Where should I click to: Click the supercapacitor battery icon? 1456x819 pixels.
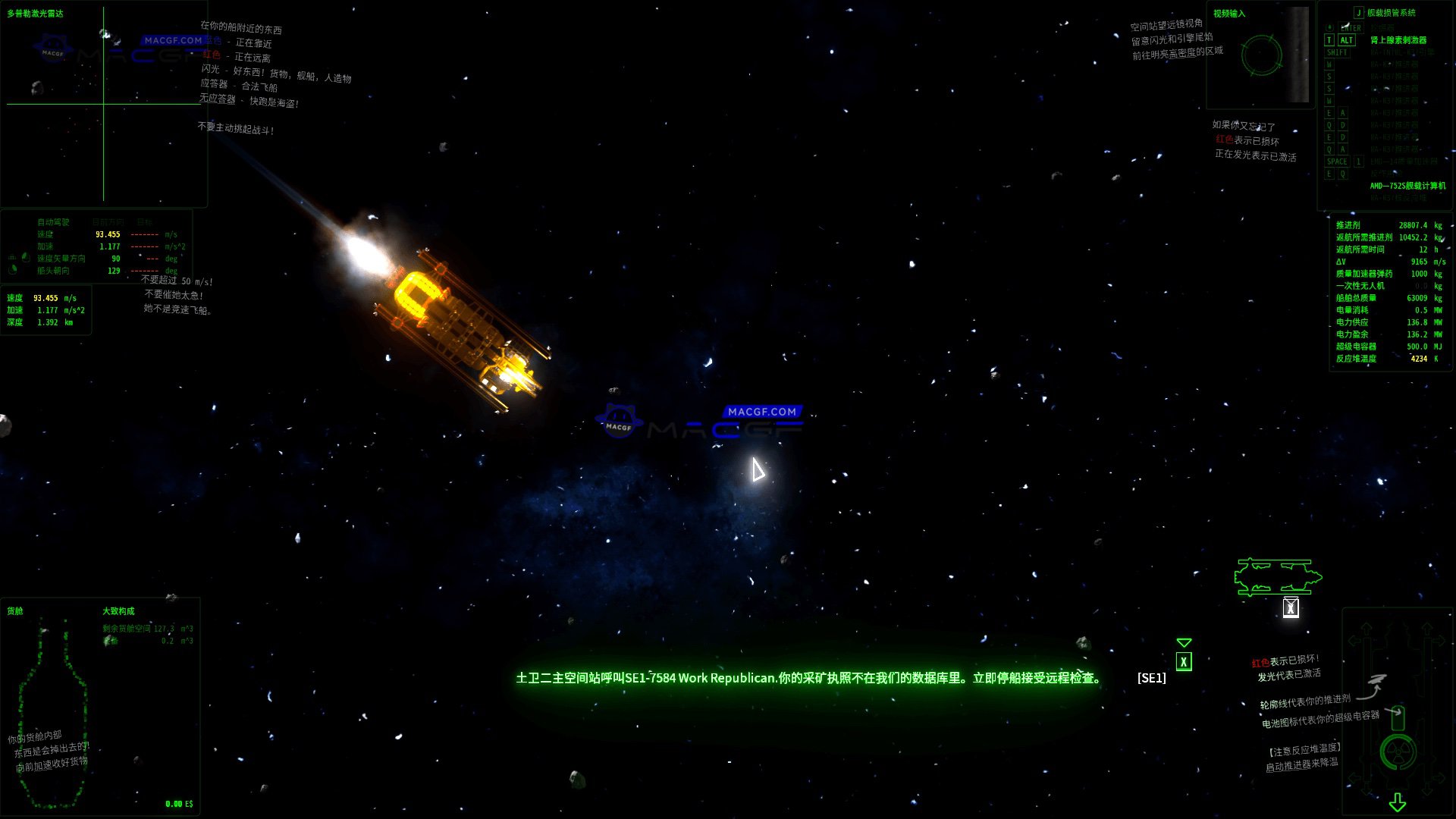pos(1398,717)
